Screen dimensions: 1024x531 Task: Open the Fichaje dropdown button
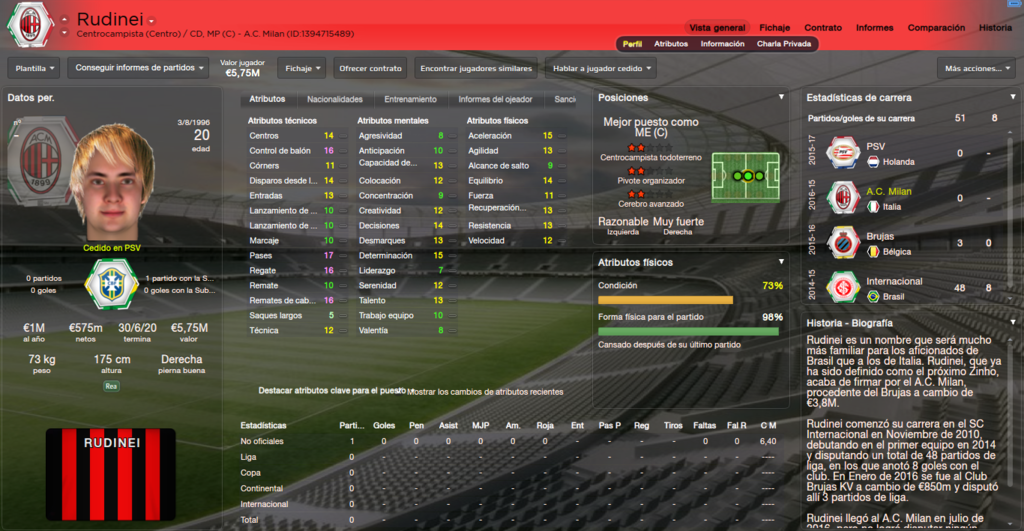(x=301, y=68)
